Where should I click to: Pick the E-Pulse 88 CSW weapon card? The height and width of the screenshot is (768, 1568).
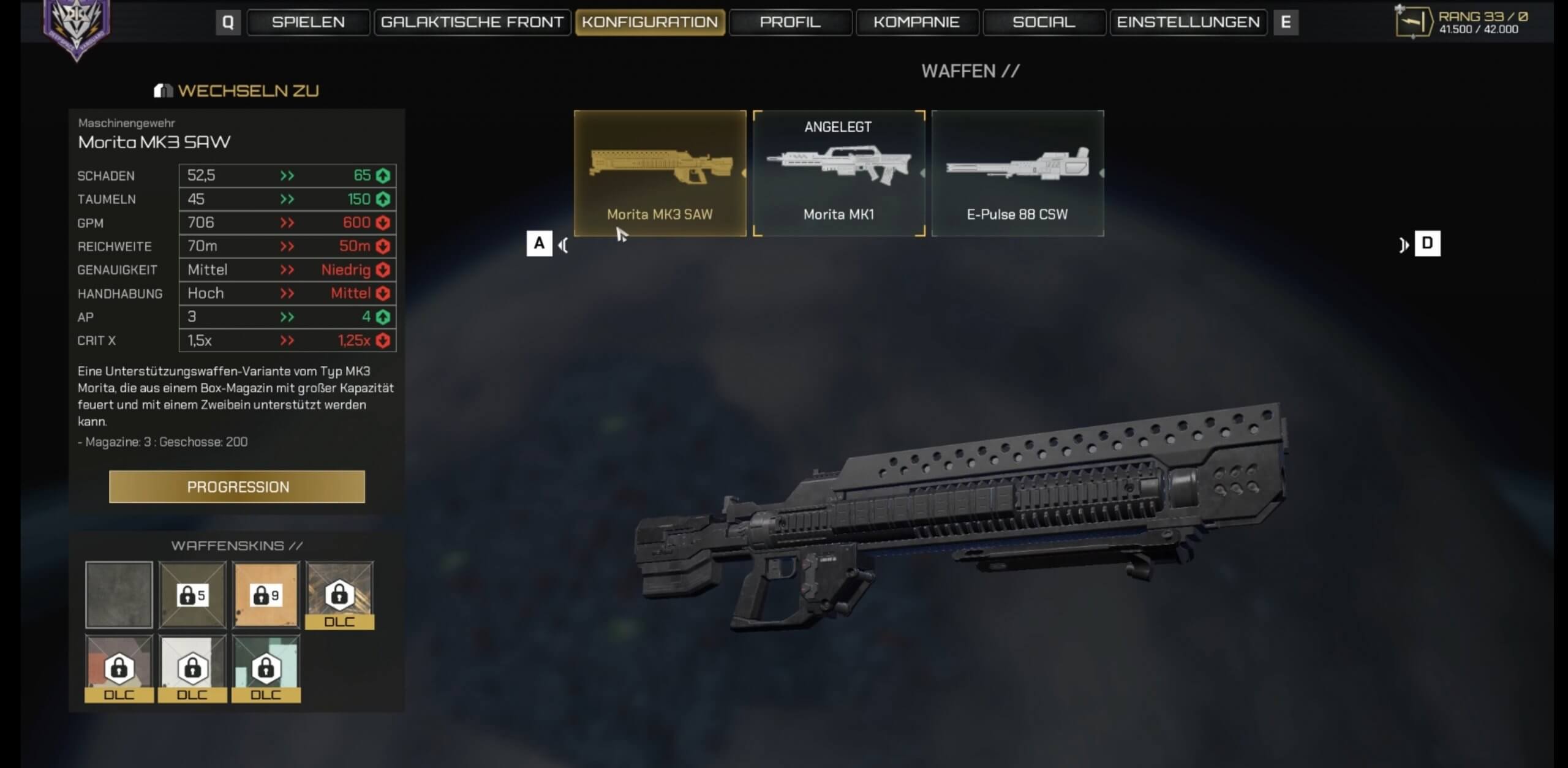coord(1017,173)
